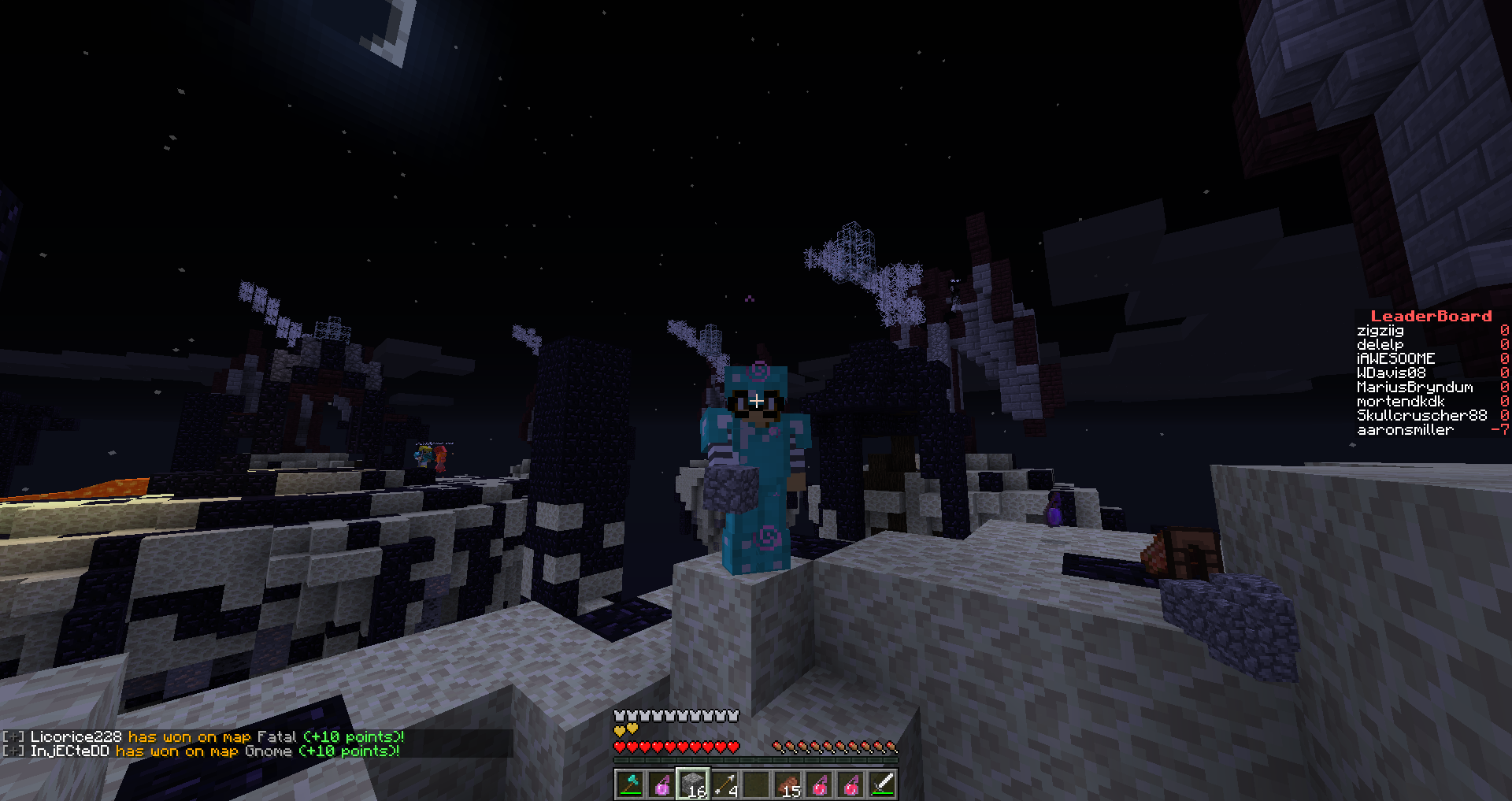This screenshot has width=1512, height=801.
Task: Select the arrows stack of 4
Action: pyautogui.click(x=724, y=784)
